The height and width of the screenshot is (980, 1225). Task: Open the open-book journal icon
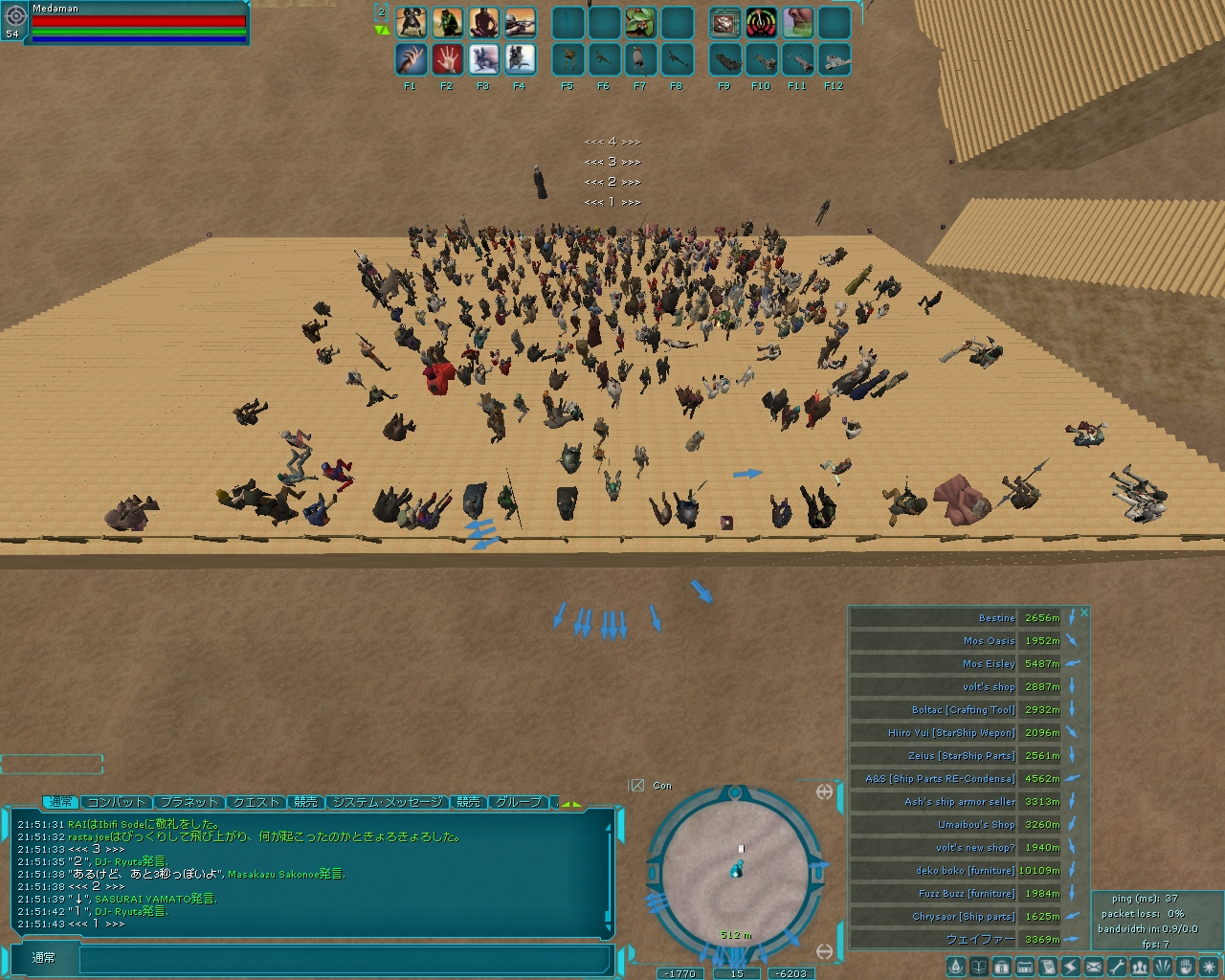pos(979,967)
